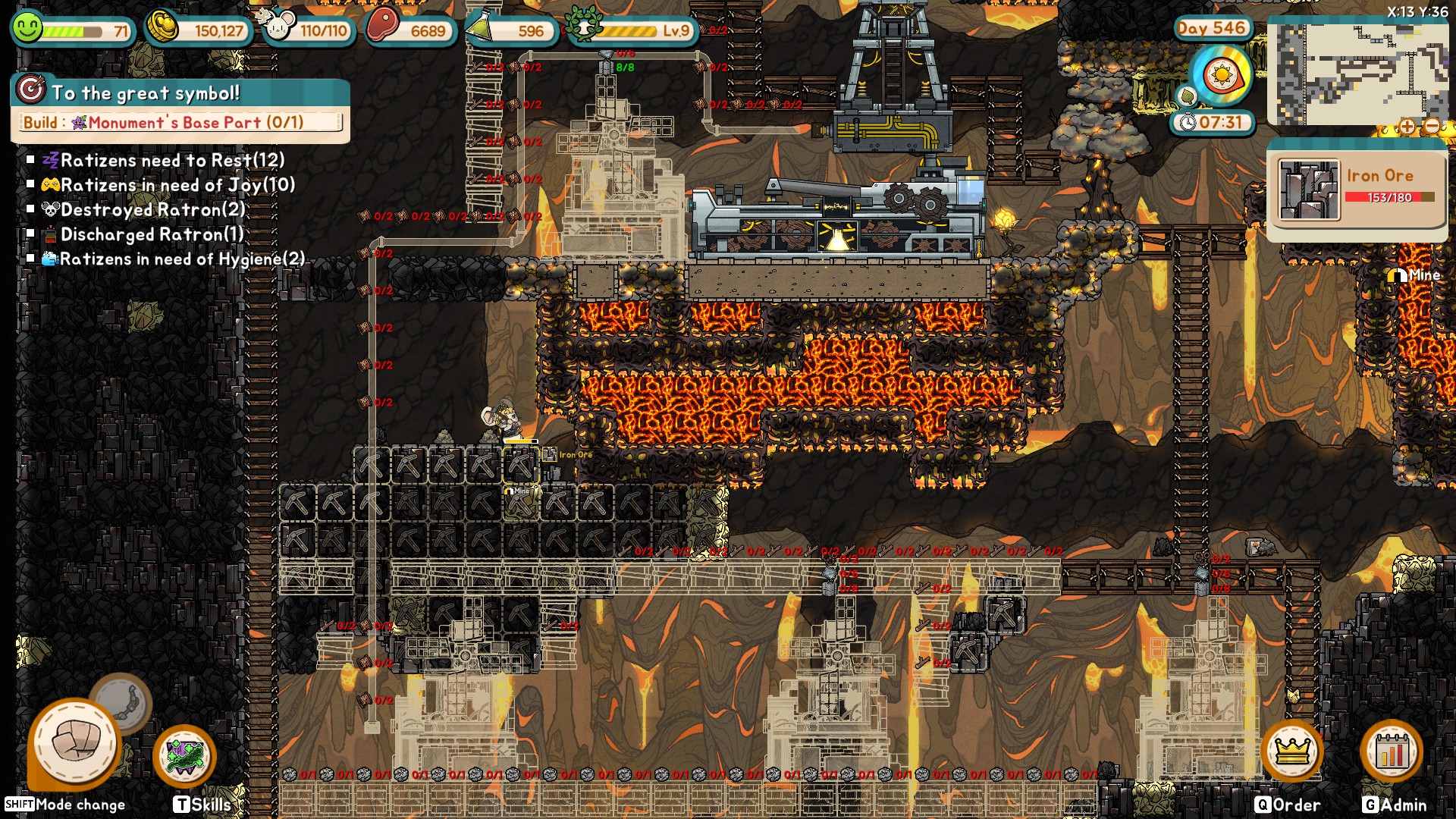Open the Admin chart menu
The width and height of the screenshot is (1456, 819).
pyautogui.click(x=1392, y=752)
